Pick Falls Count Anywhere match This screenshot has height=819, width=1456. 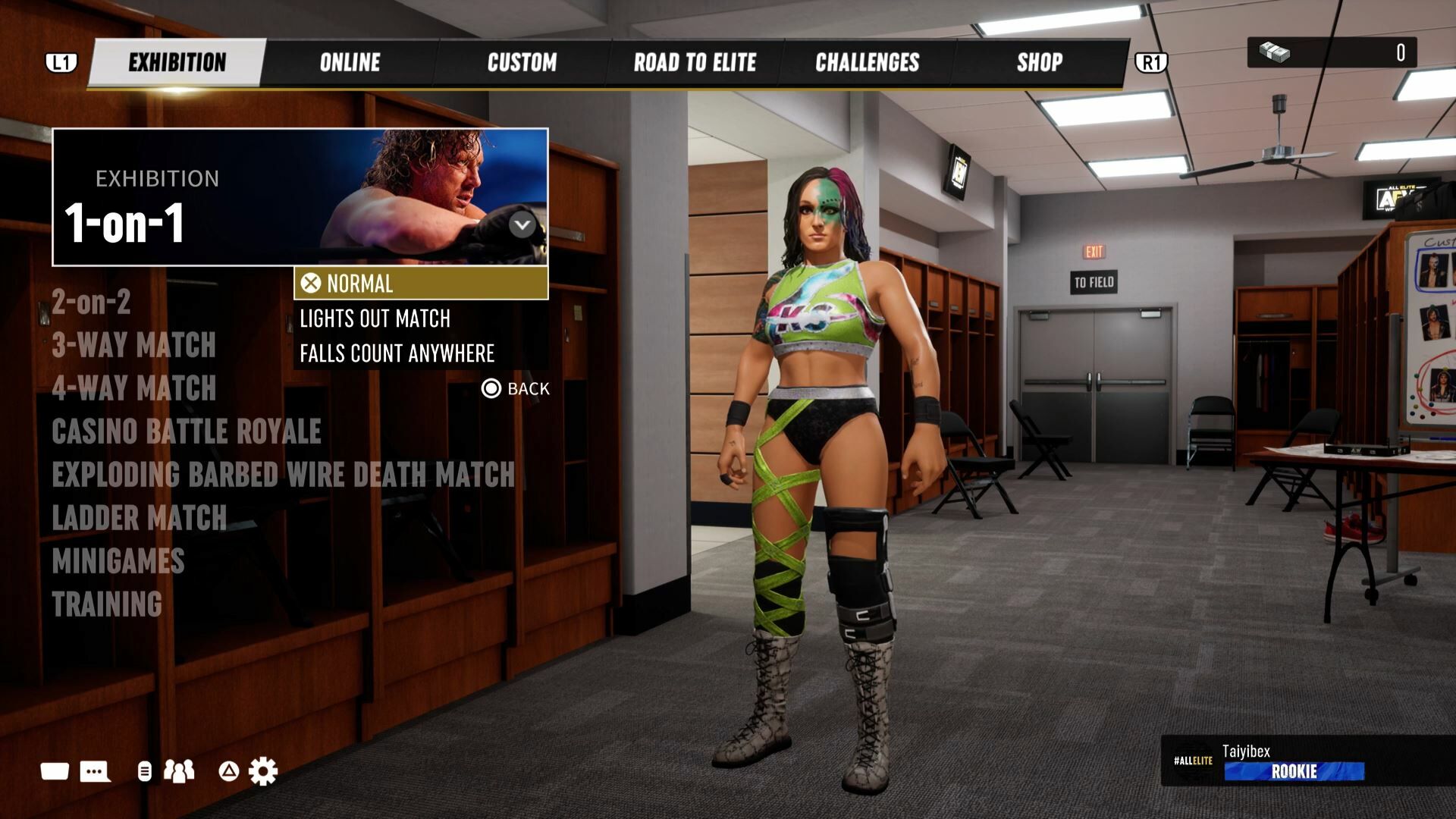[397, 353]
